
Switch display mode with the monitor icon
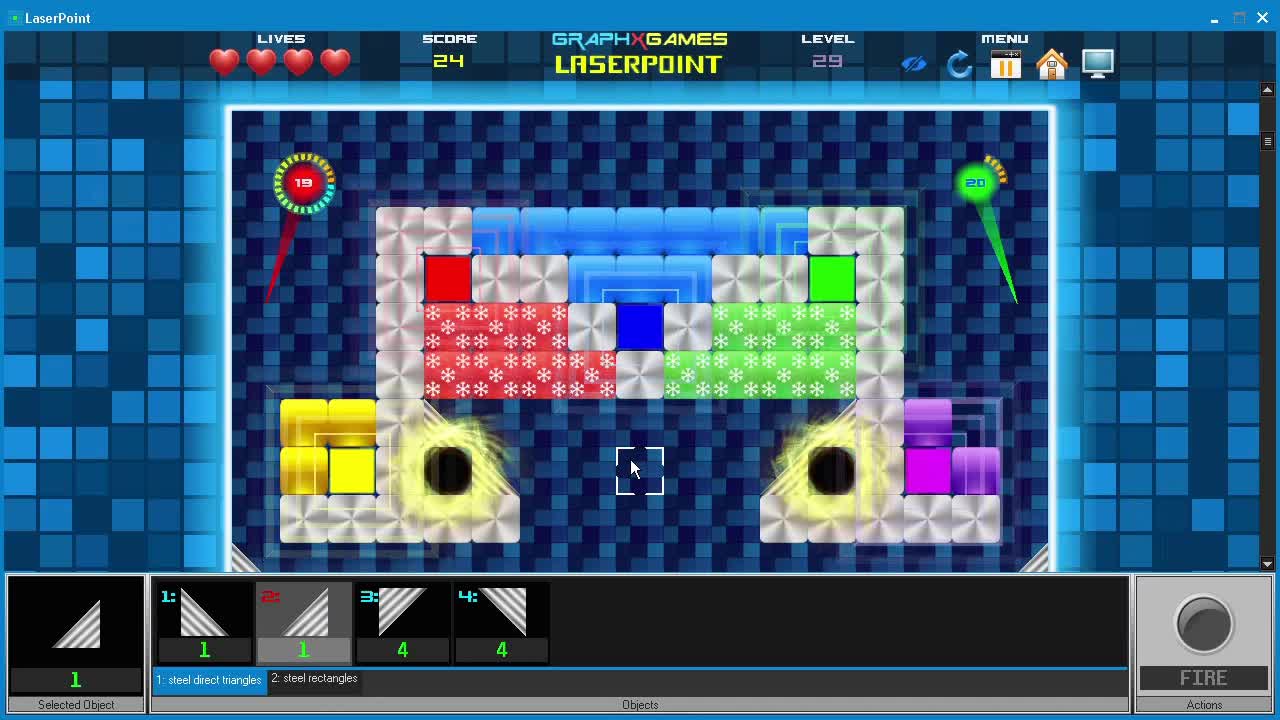(1097, 63)
